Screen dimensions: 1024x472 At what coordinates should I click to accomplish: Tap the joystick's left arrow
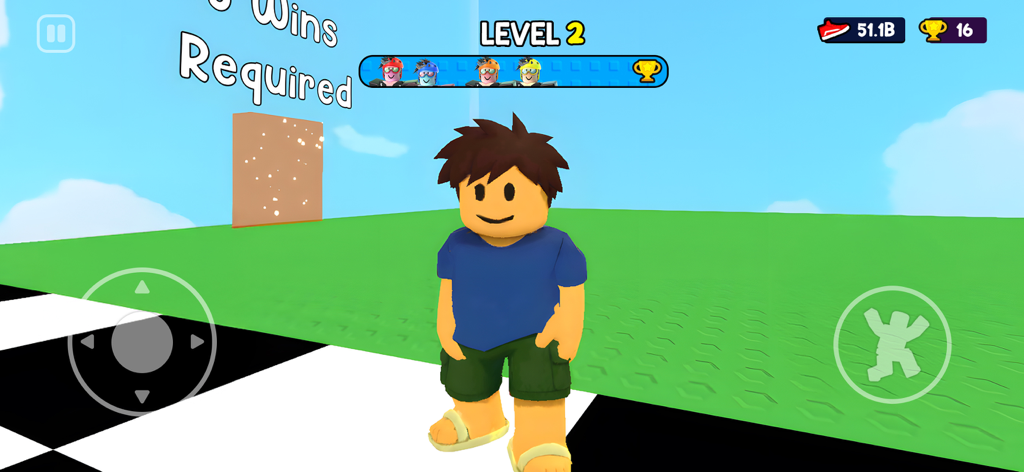(87, 342)
